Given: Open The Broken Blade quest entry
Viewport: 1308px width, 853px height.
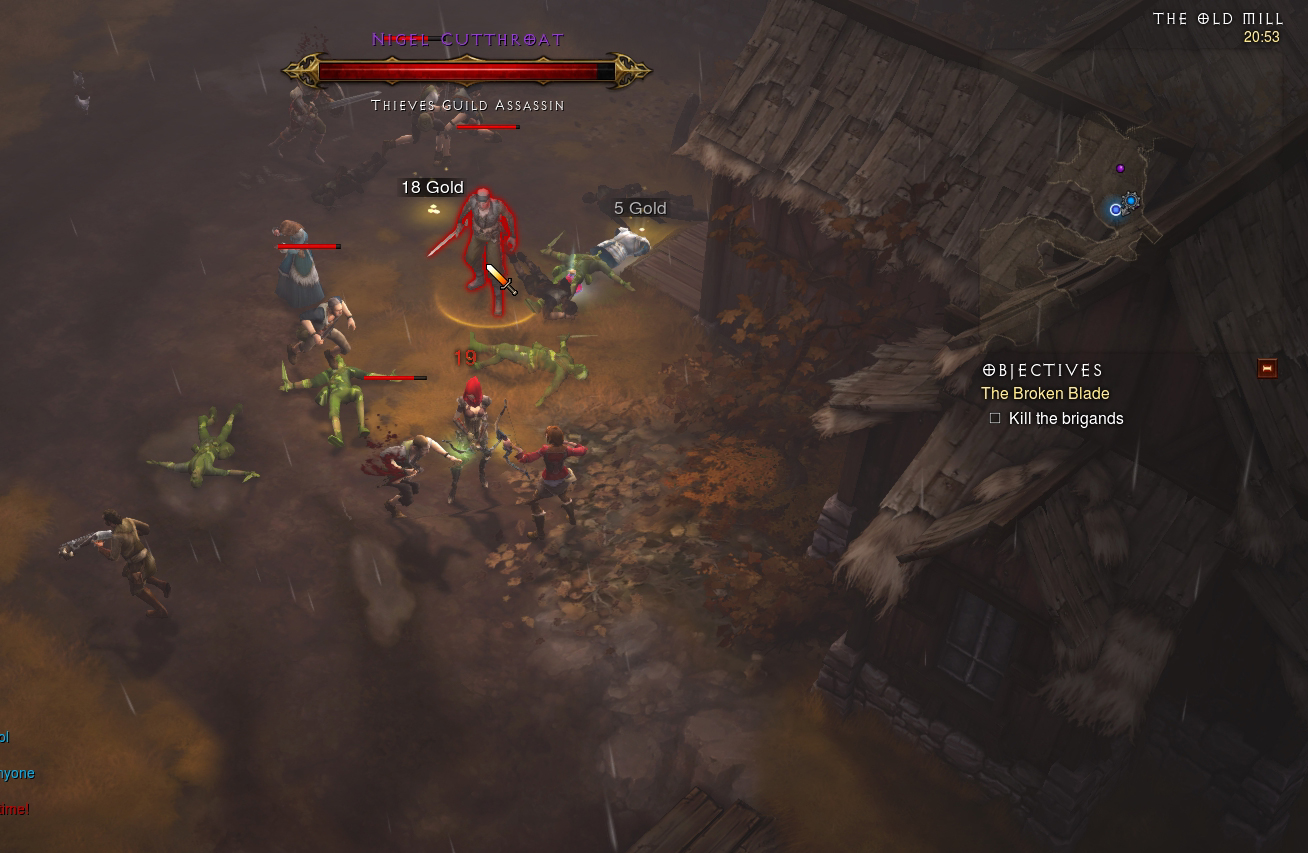Looking at the screenshot, I should [x=1045, y=394].
